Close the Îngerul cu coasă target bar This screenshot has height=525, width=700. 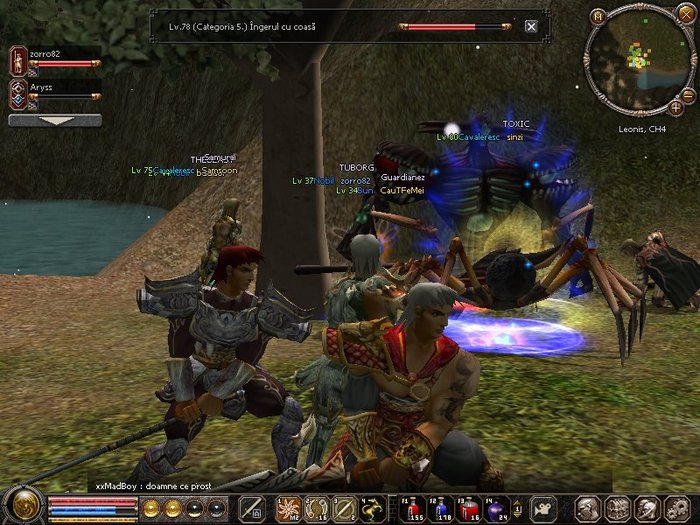point(531,27)
